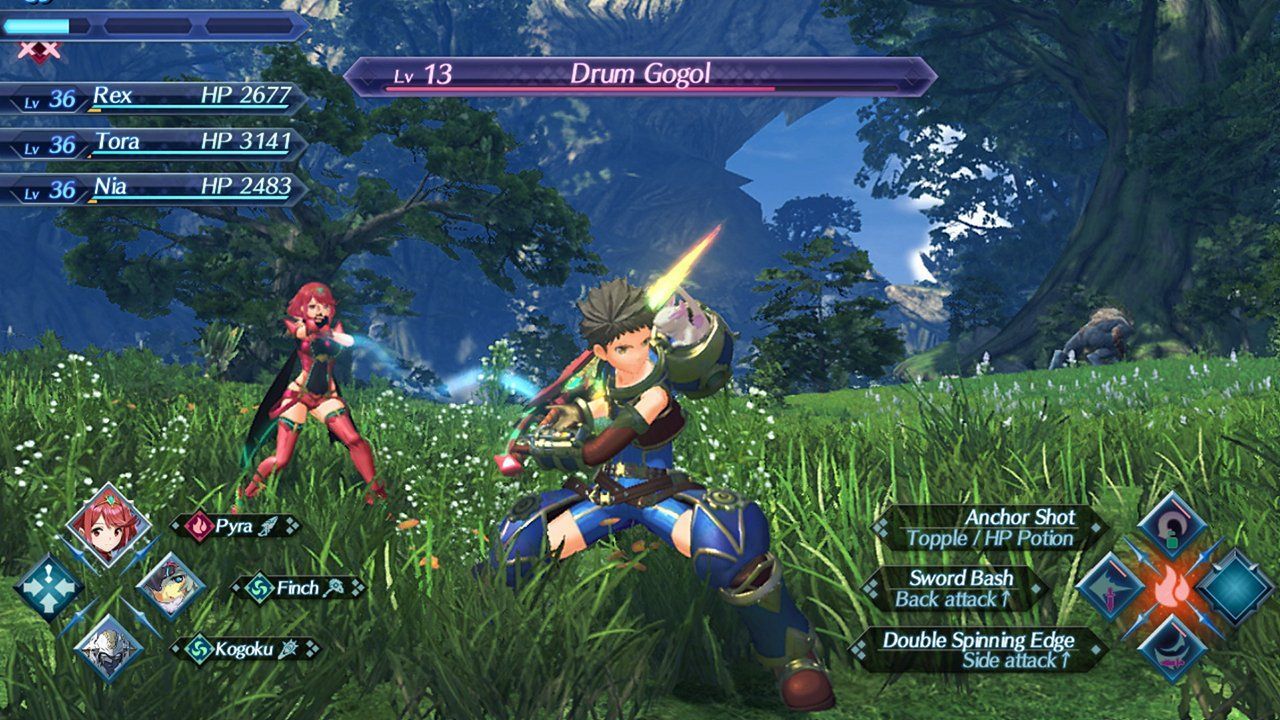Click the chakram weapon icon beside Kogoku
This screenshot has width=1280, height=720.
288,647
